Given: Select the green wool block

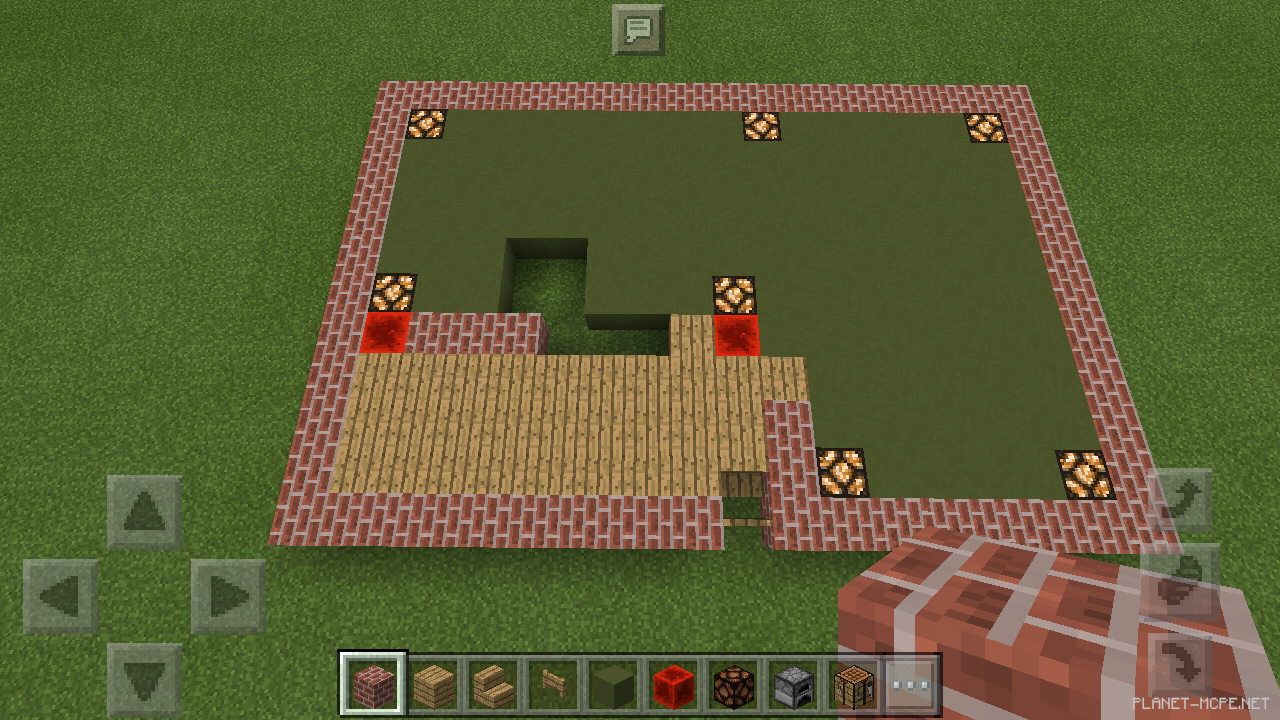Looking at the screenshot, I should click(613, 684).
